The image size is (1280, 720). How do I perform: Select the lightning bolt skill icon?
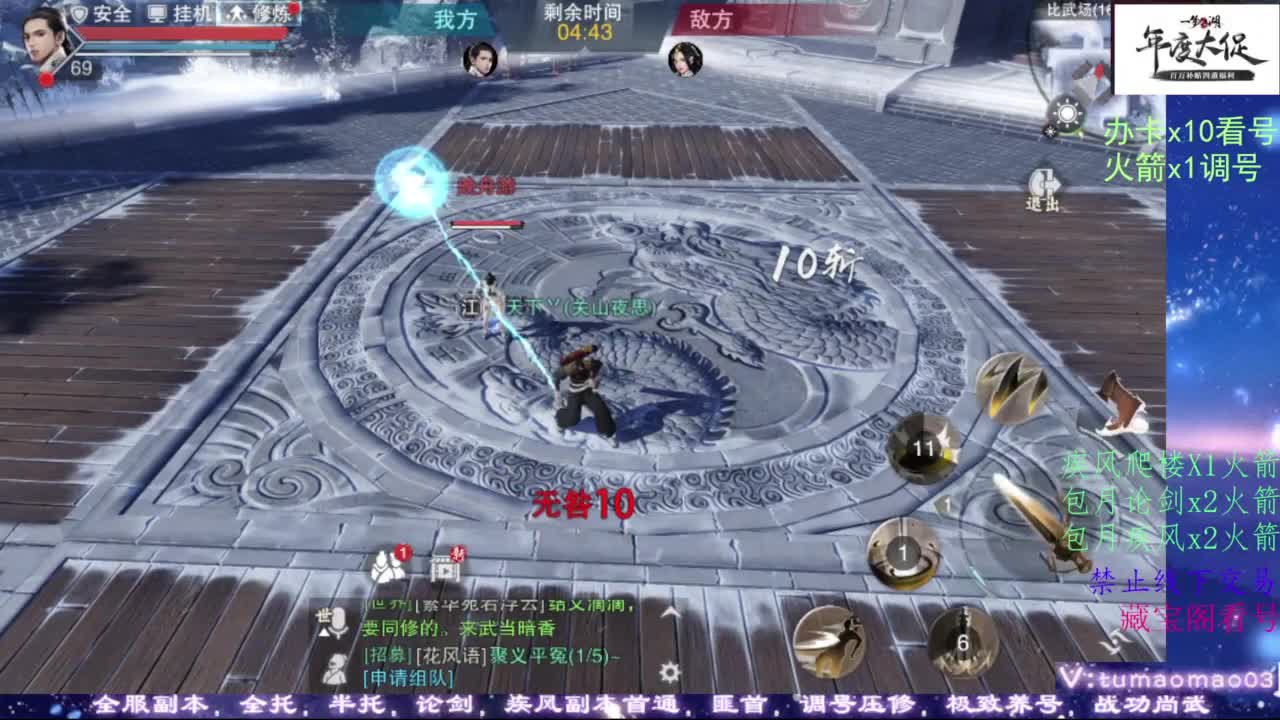(1010, 385)
